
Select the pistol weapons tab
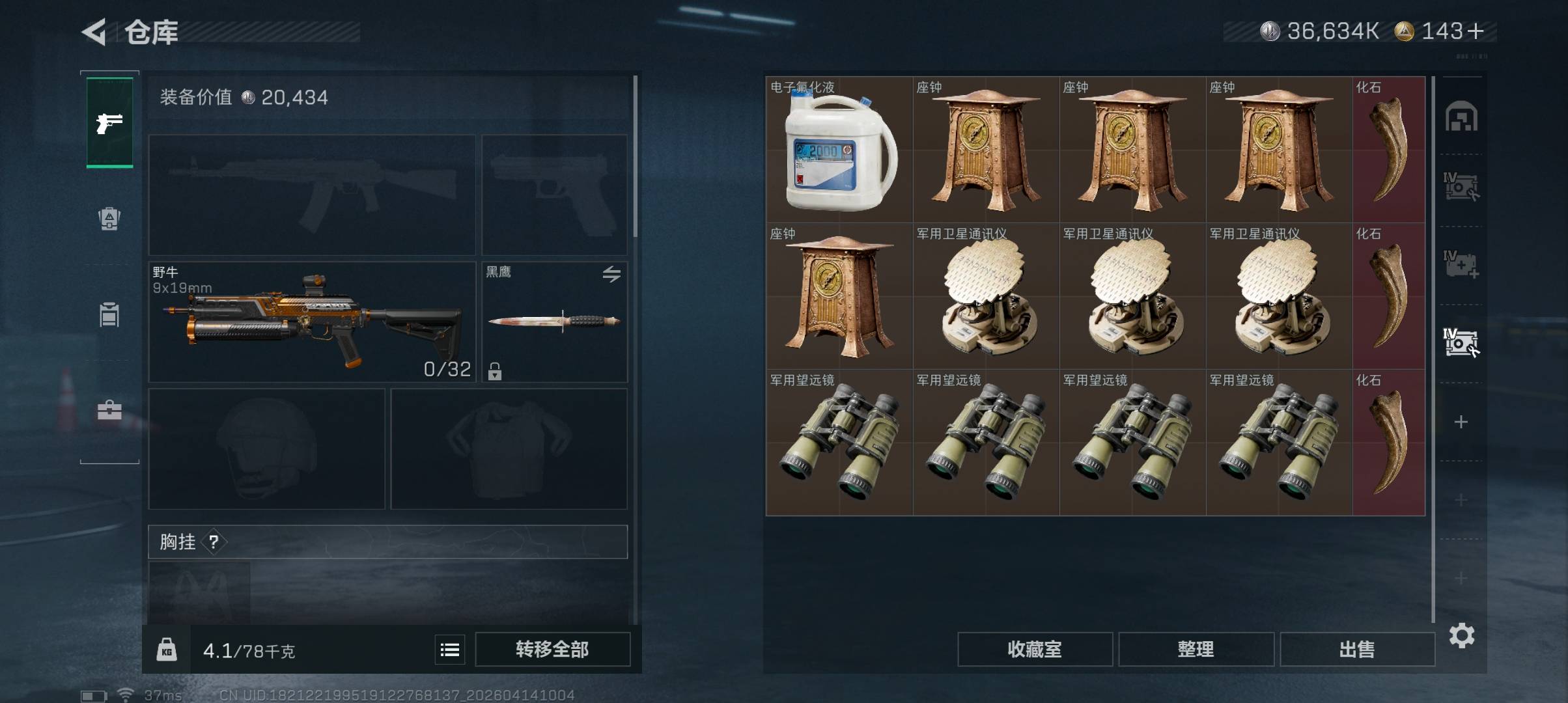pos(109,122)
